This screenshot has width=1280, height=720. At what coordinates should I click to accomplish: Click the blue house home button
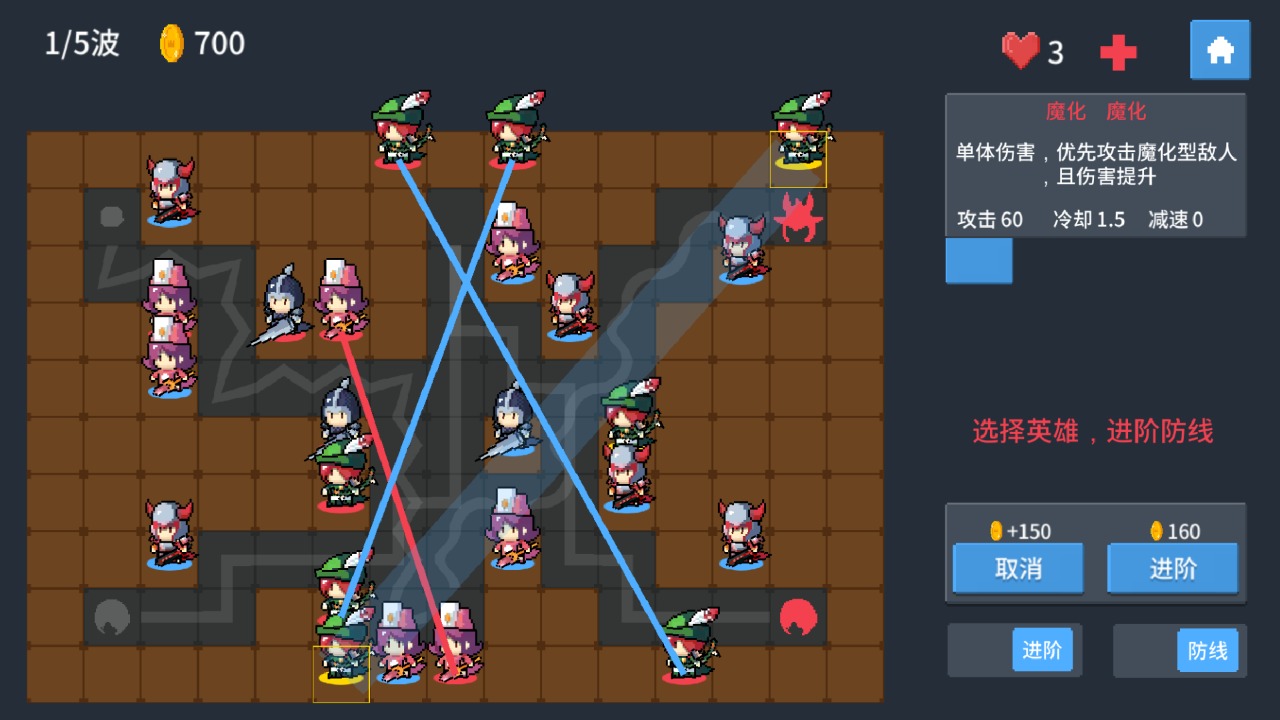pyautogui.click(x=1219, y=49)
